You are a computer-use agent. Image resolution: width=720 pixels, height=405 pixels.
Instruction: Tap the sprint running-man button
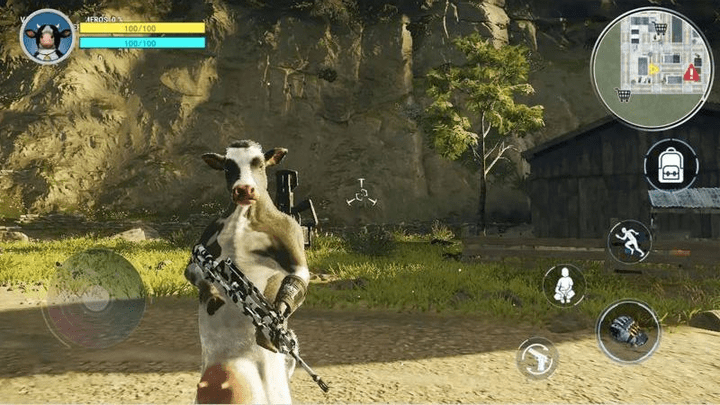[629, 241]
